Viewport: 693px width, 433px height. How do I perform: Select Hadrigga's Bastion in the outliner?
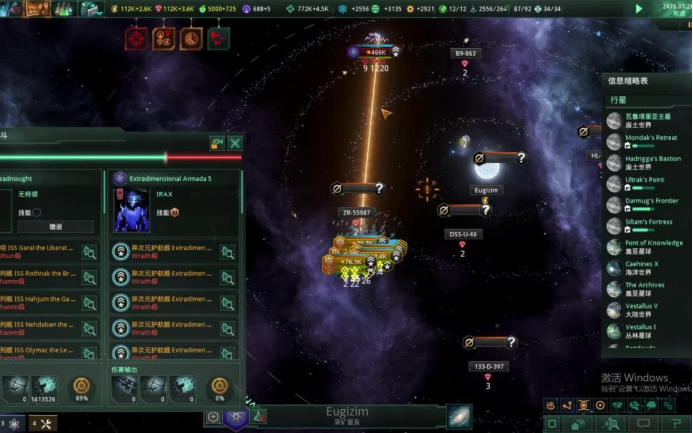click(x=652, y=162)
